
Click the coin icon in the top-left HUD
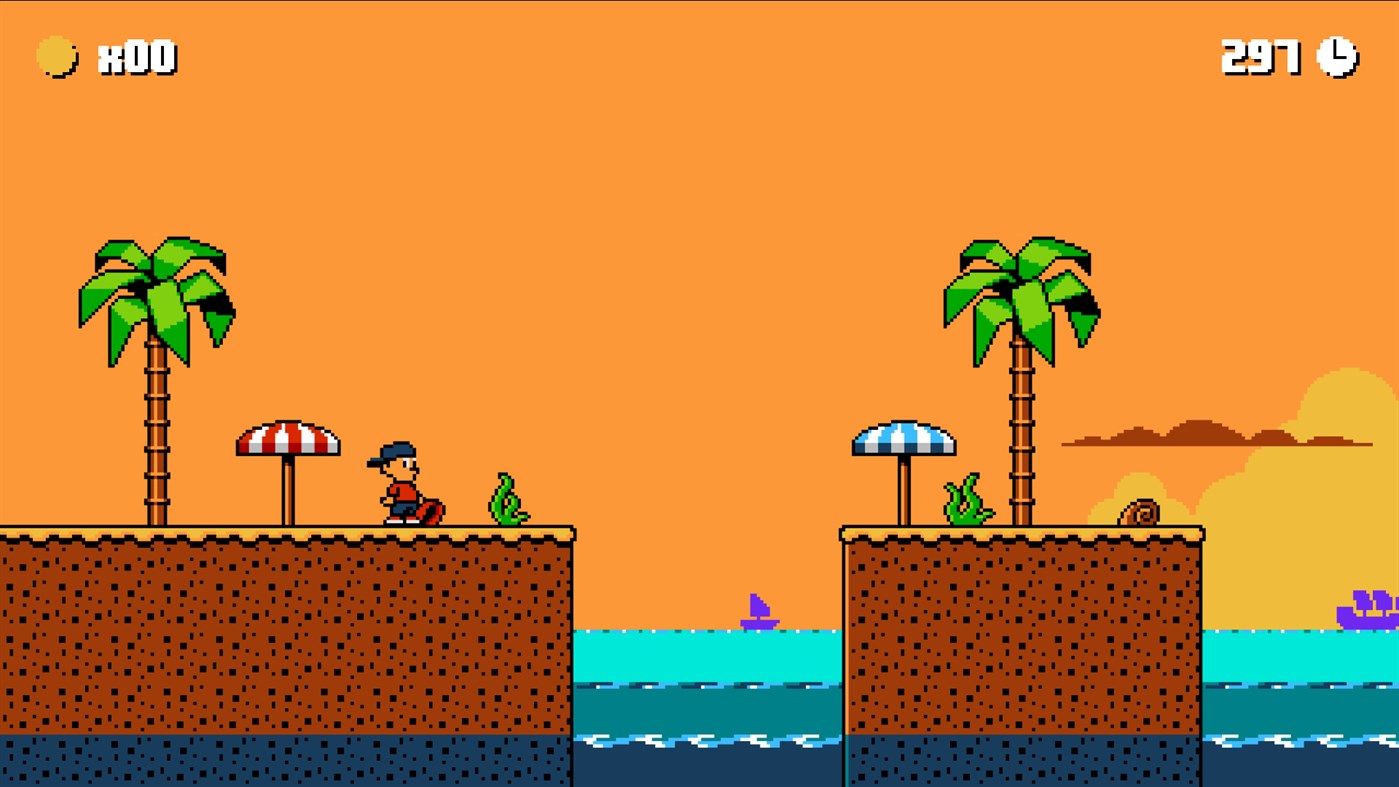click(x=55, y=57)
